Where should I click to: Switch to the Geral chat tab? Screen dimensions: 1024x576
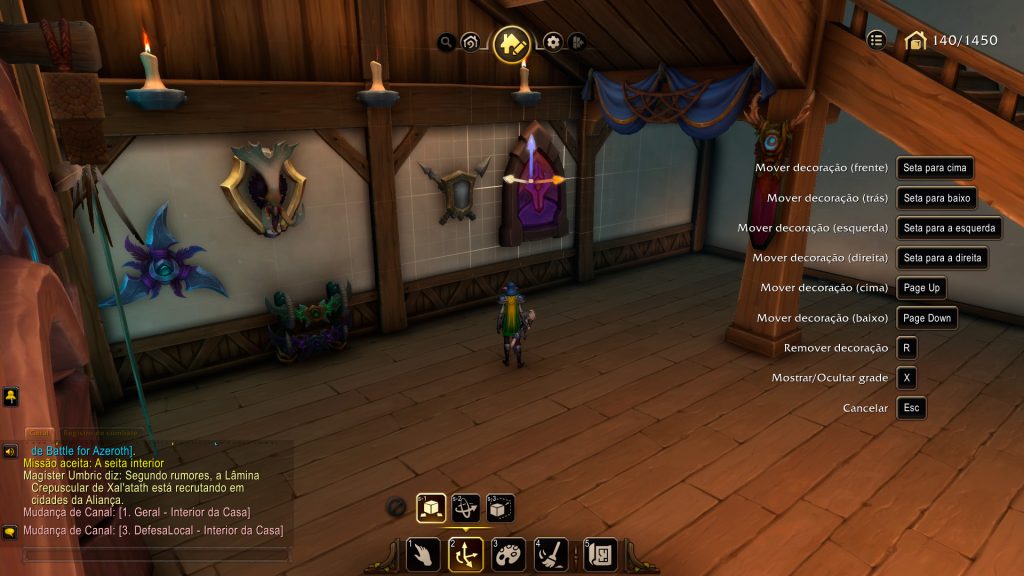coord(40,433)
